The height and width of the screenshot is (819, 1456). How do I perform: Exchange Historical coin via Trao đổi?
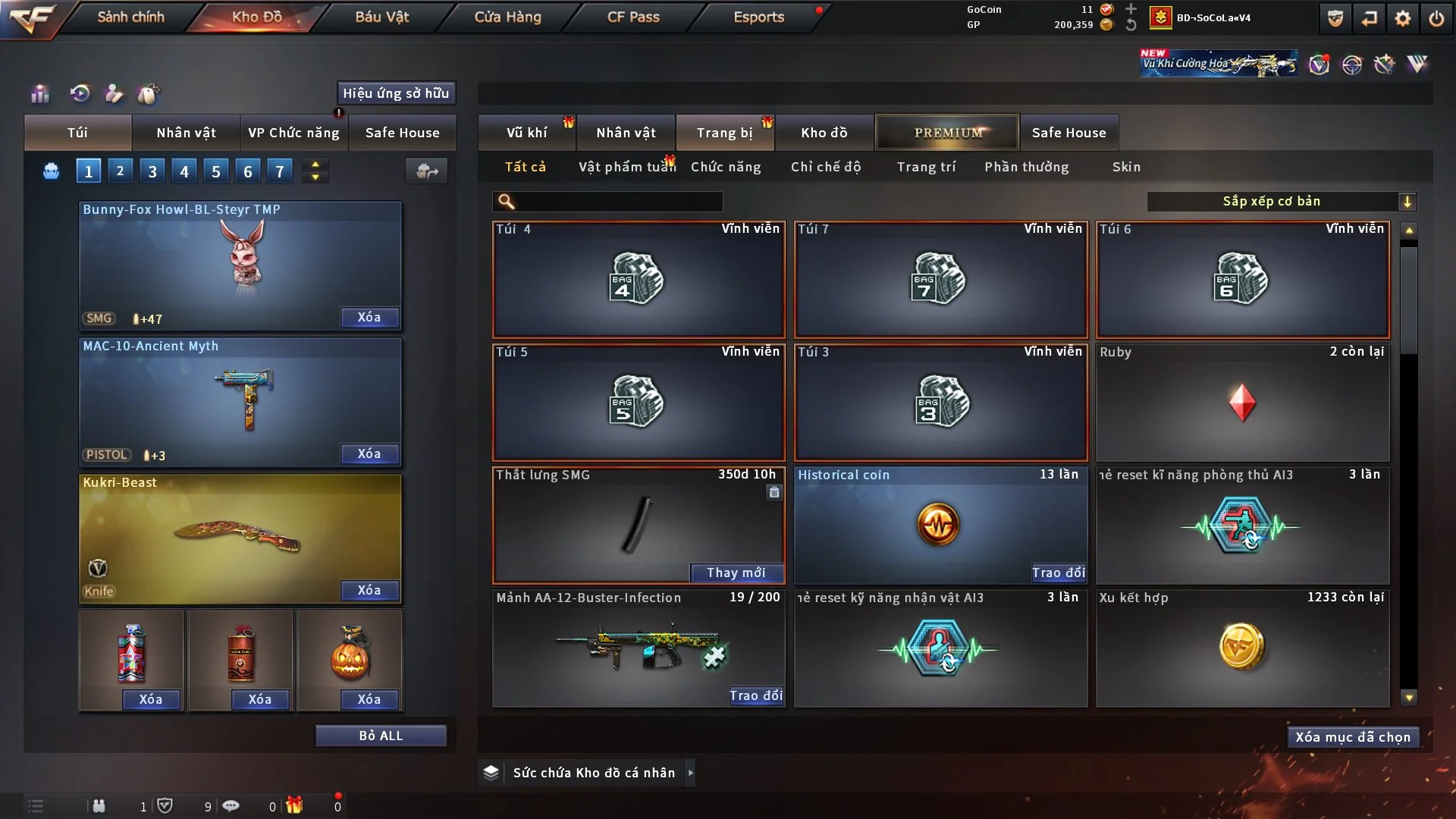[x=1058, y=573]
